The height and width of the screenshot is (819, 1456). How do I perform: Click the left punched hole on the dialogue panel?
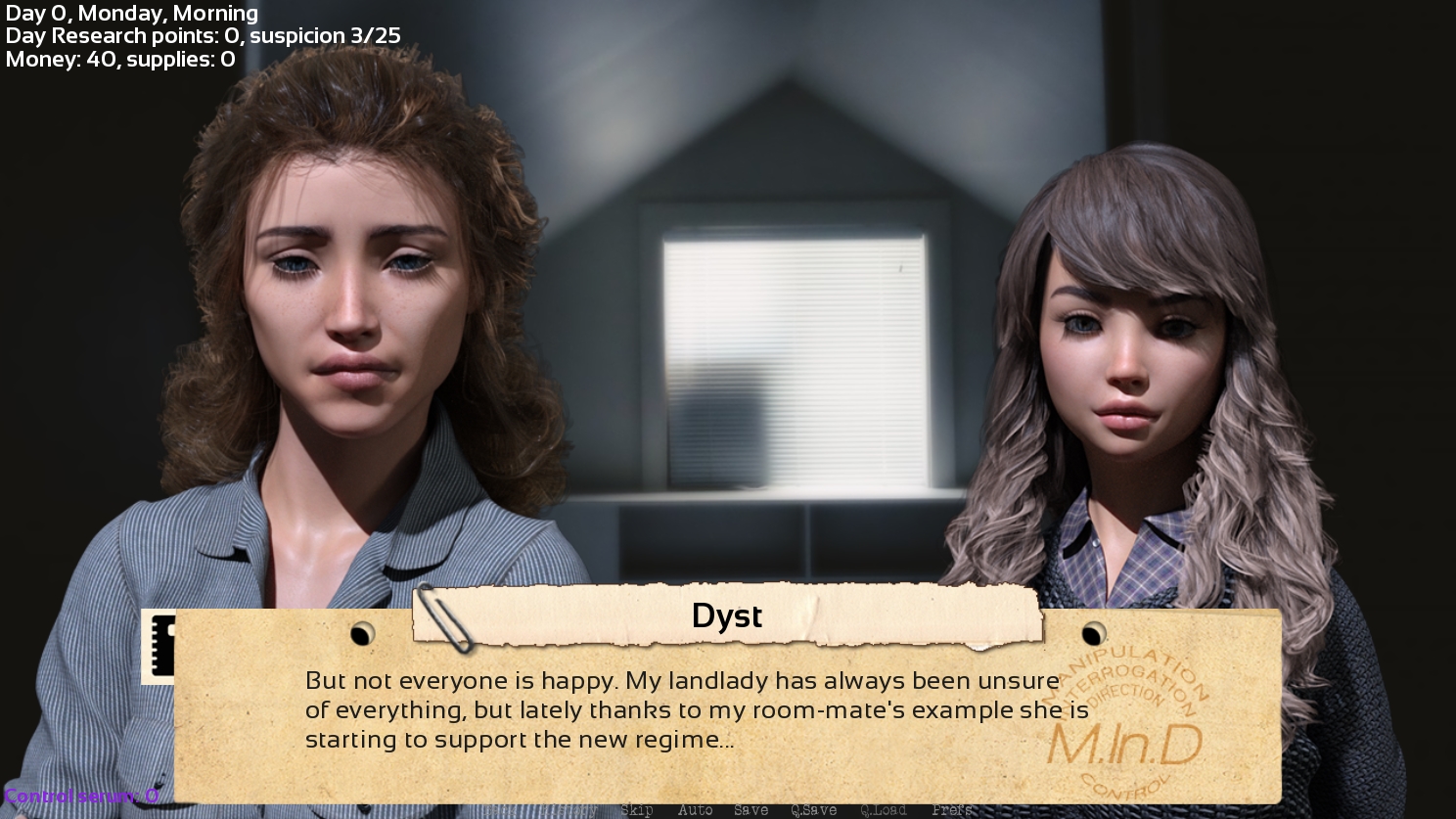tap(363, 635)
